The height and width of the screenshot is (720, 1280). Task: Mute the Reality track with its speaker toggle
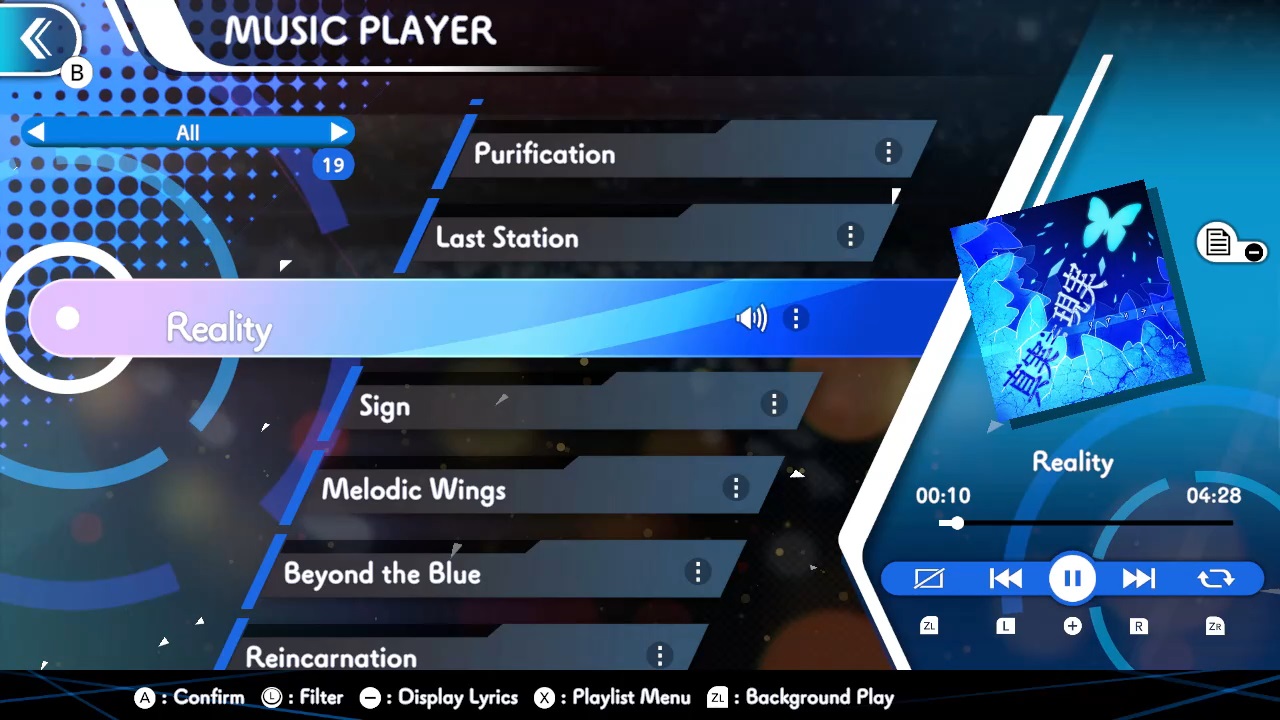pyautogui.click(x=751, y=318)
